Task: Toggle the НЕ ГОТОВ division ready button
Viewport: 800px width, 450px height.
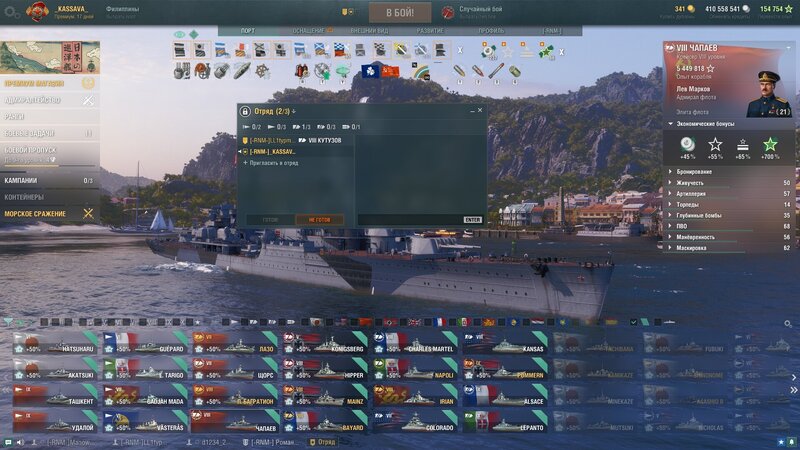Action: (x=319, y=220)
